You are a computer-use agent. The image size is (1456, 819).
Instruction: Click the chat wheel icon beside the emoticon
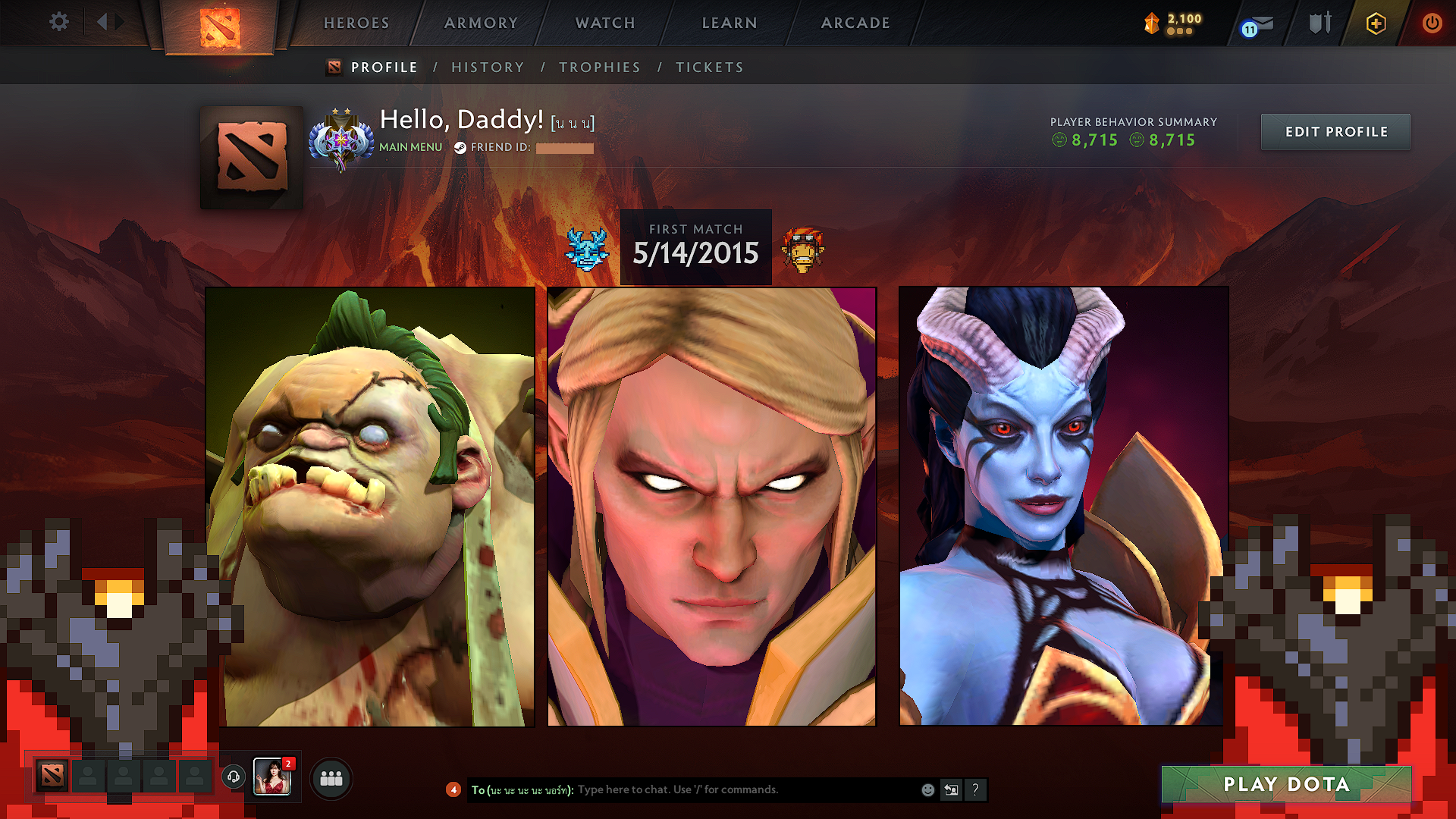tap(952, 789)
